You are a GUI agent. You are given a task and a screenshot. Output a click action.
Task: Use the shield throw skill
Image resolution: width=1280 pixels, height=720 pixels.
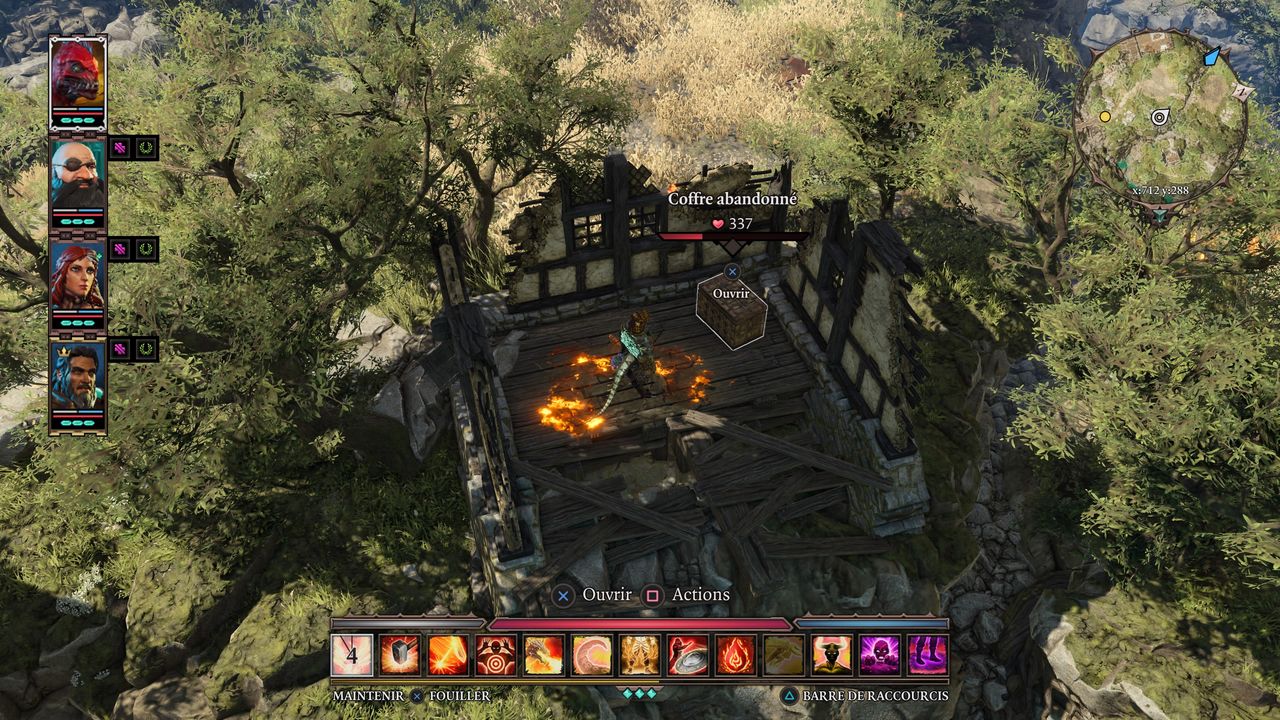point(688,655)
